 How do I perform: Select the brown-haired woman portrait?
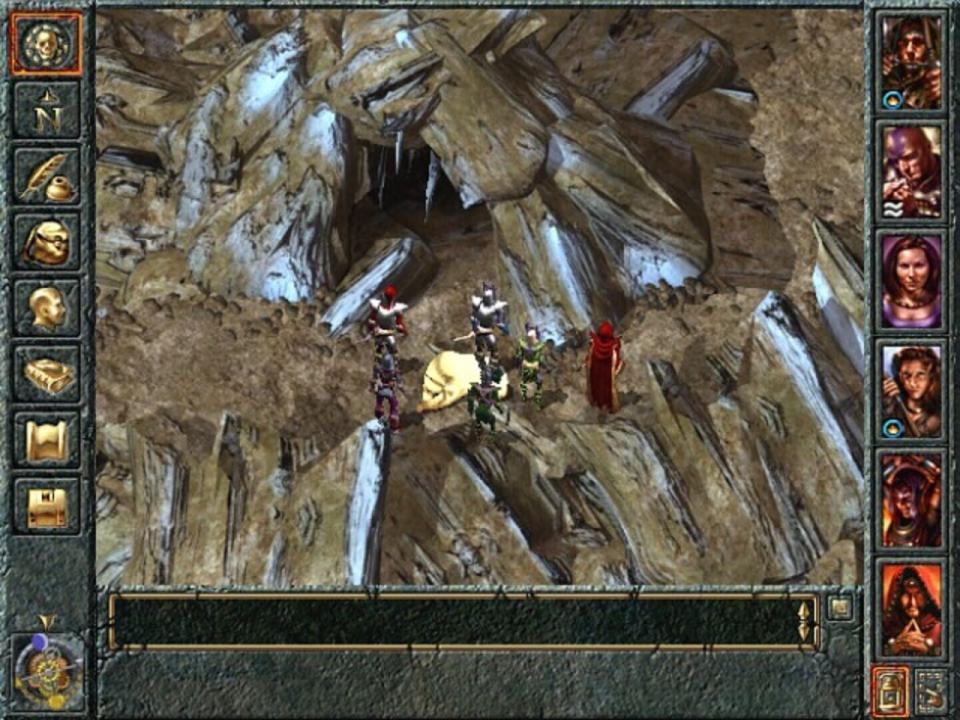[911, 391]
